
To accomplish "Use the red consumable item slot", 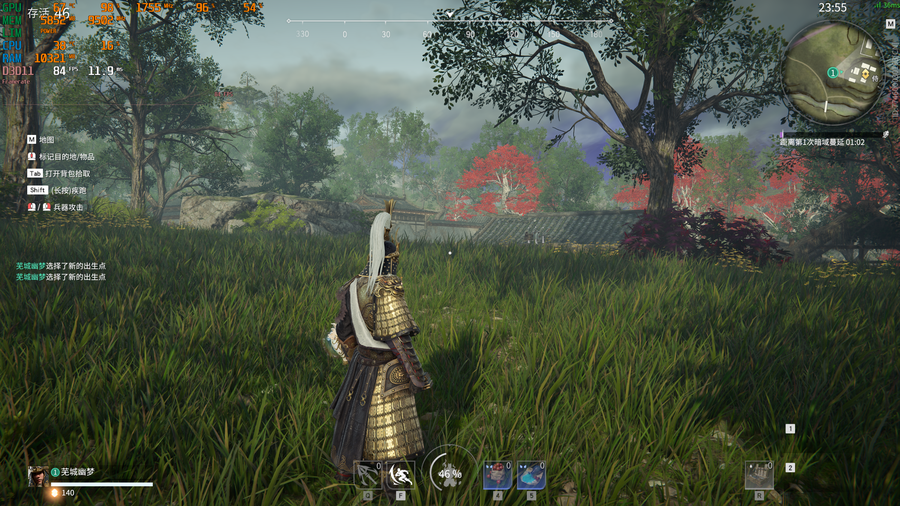I will (497, 476).
